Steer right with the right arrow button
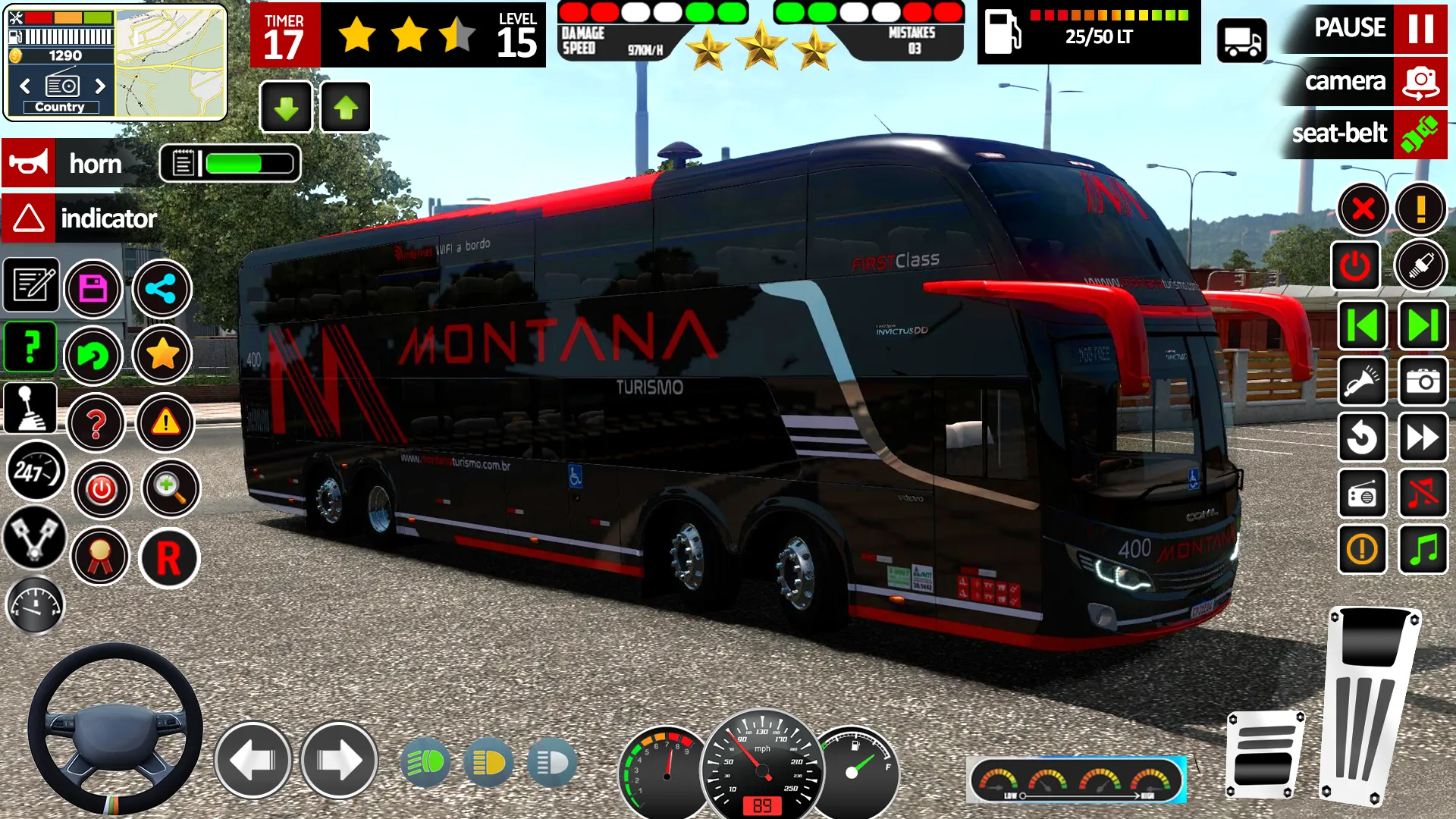This screenshot has height=819, width=1456. pos(339,760)
